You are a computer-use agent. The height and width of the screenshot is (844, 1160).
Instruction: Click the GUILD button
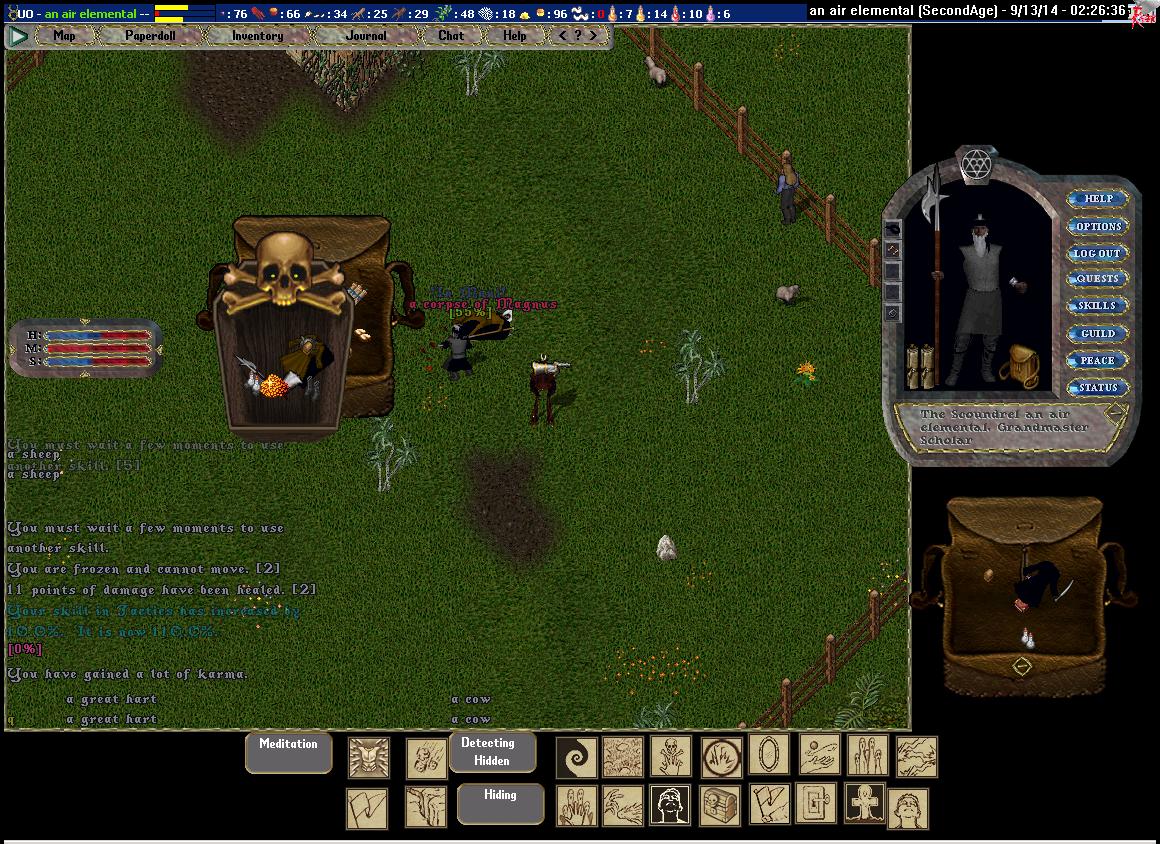click(x=1098, y=333)
